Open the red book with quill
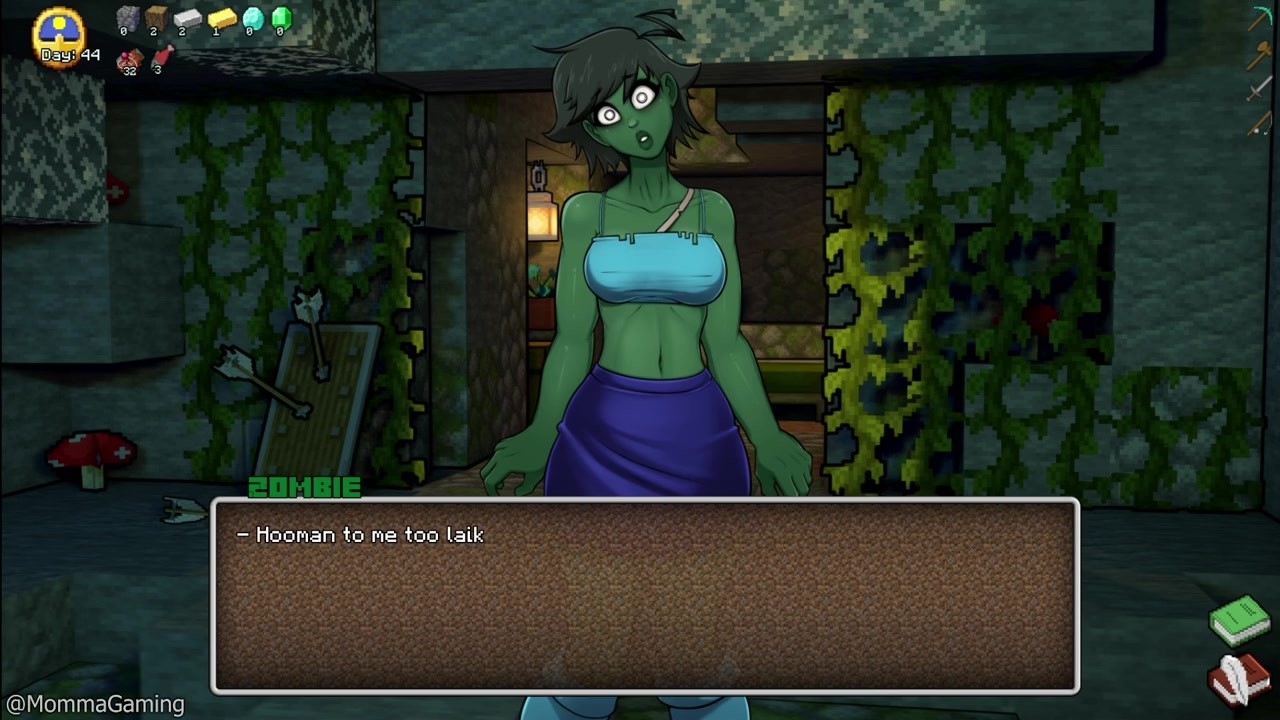The width and height of the screenshot is (1280, 720). 1238,679
